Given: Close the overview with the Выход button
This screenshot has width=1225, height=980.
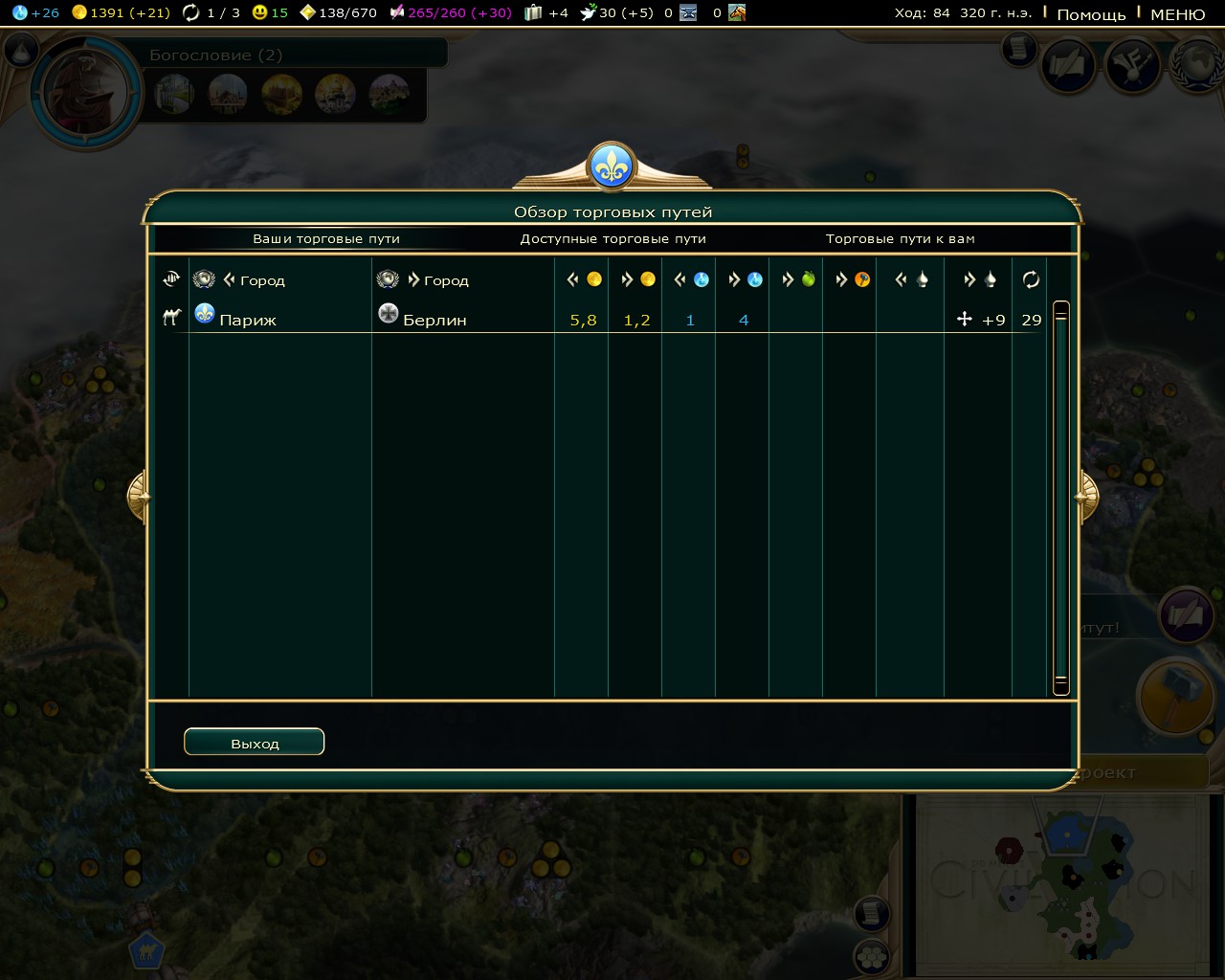Looking at the screenshot, I should (254, 743).
